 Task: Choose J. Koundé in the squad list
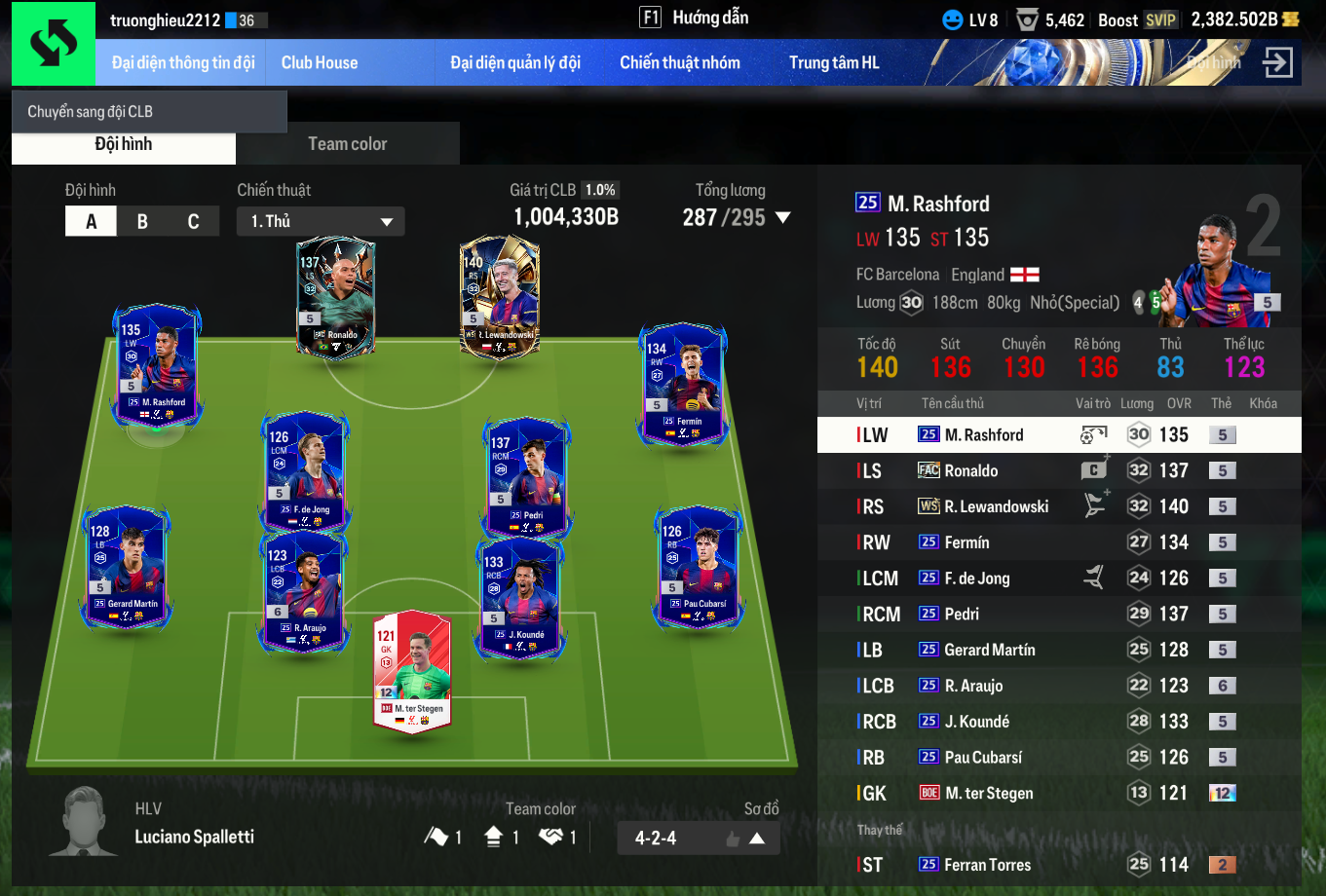(1059, 722)
